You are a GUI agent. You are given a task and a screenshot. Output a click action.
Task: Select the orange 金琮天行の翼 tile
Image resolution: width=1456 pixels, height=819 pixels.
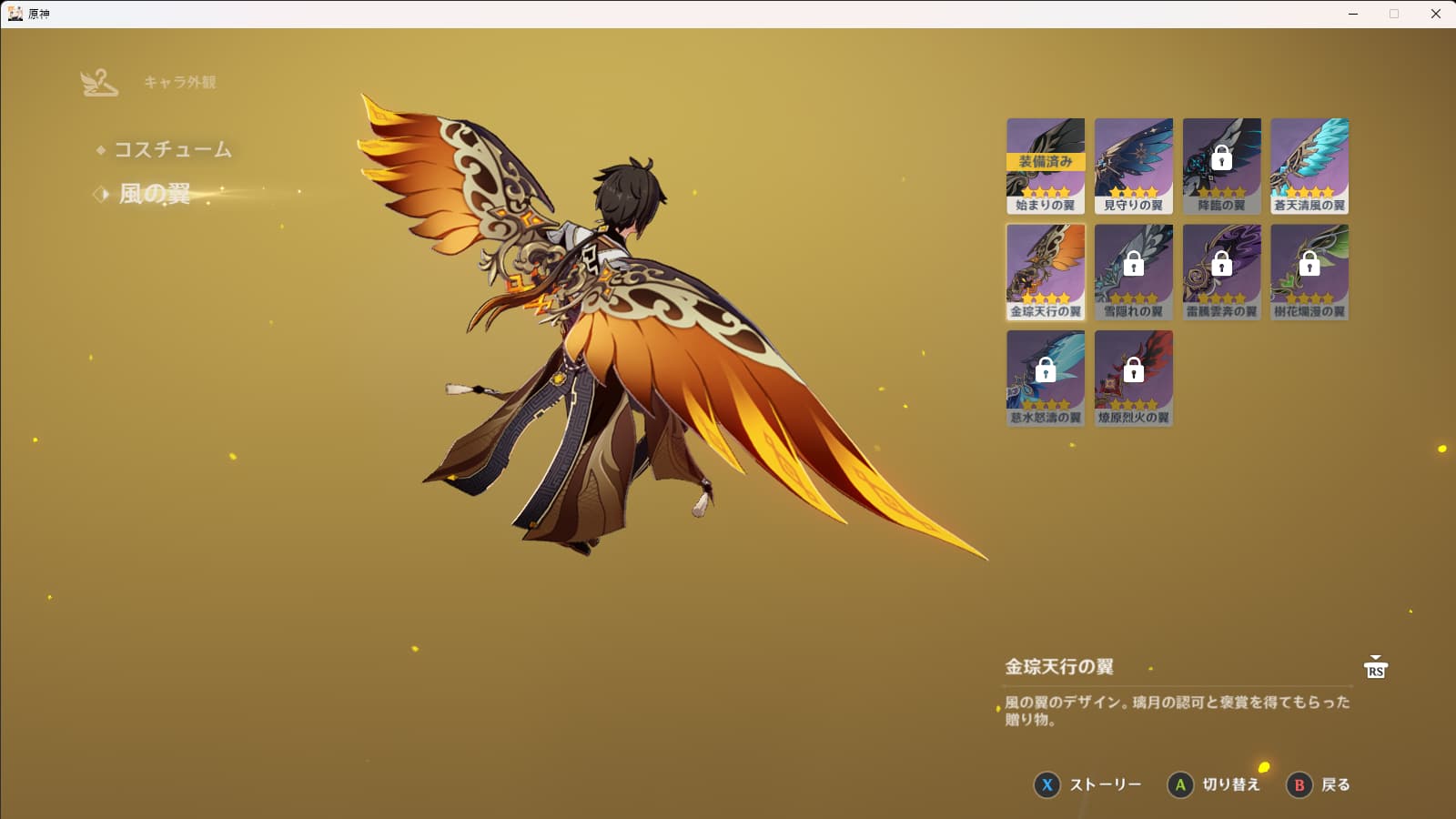click(x=1046, y=271)
